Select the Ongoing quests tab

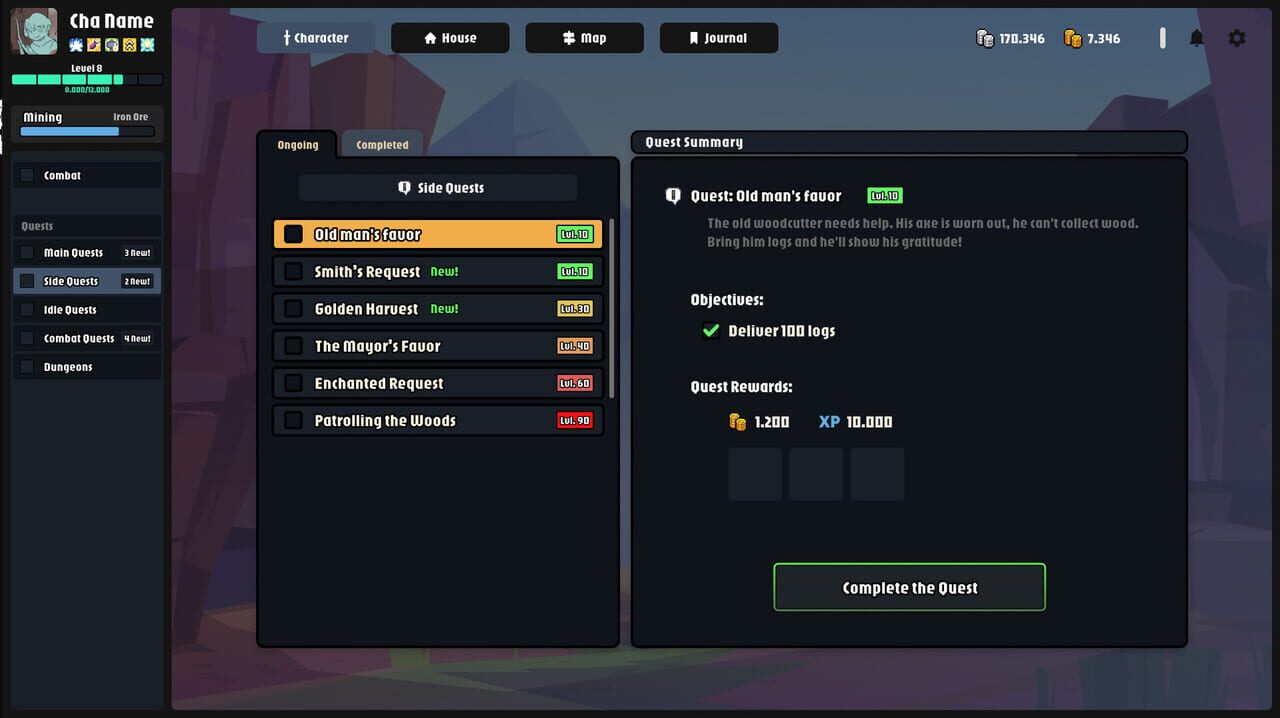[x=298, y=145]
